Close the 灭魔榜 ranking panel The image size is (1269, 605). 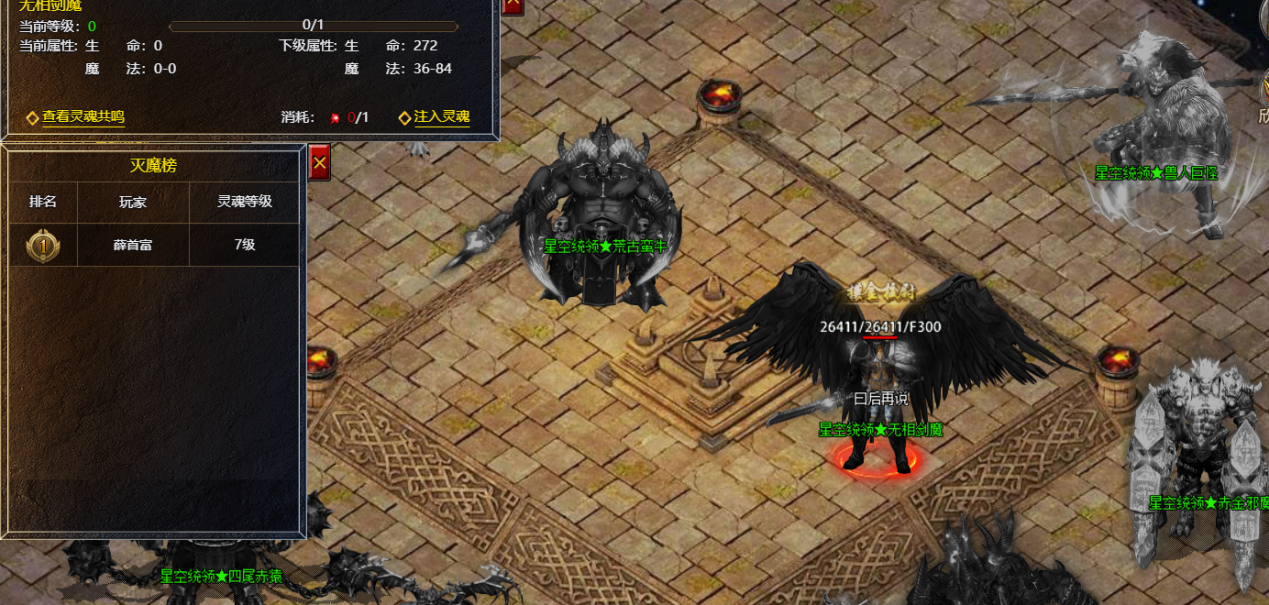pos(319,161)
